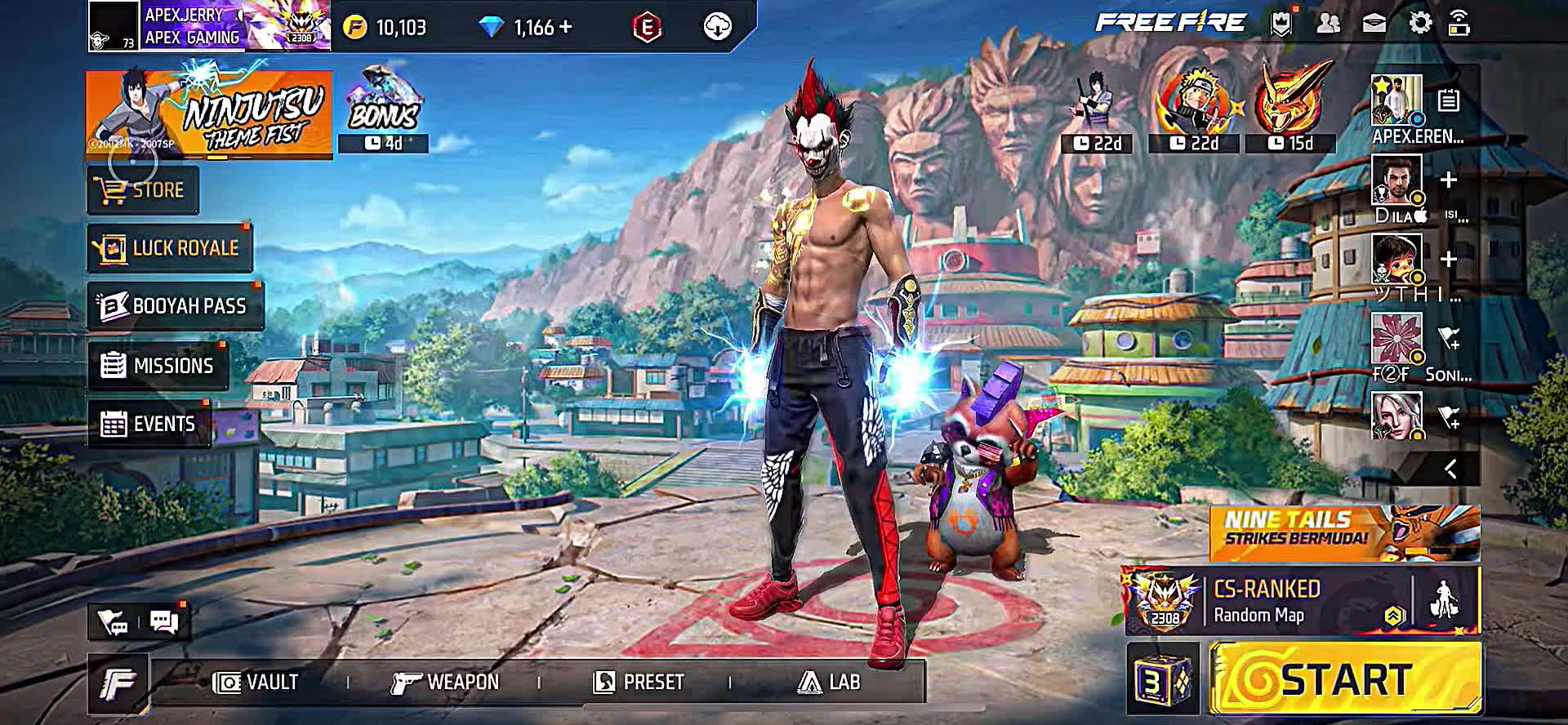
Task: View the Missions list
Action: click(x=158, y=366)
